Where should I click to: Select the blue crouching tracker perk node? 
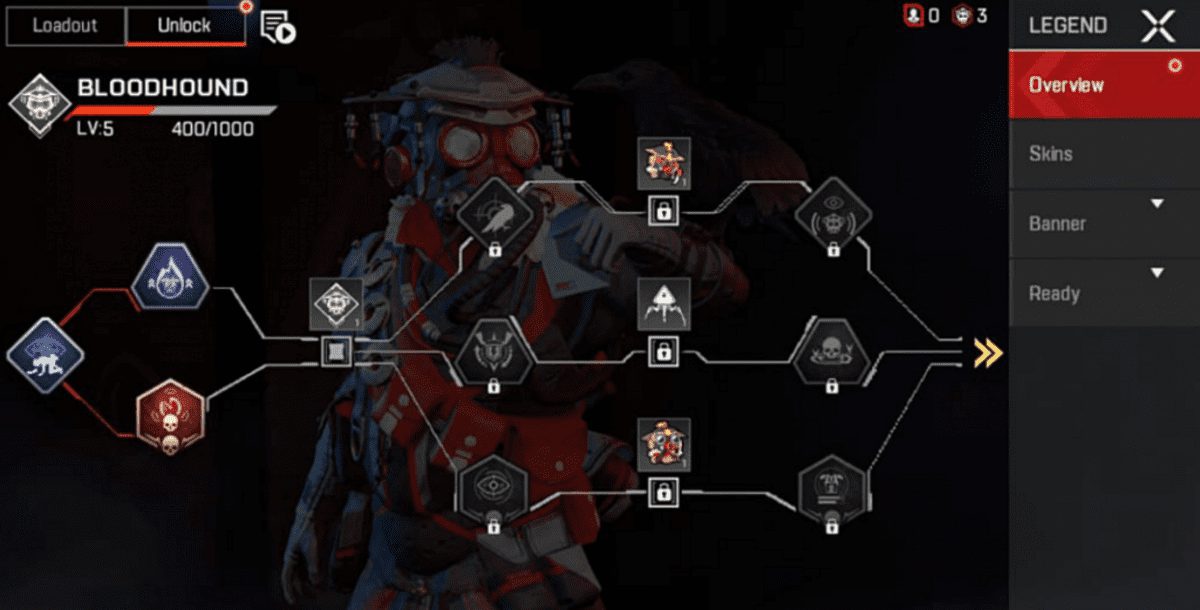43,355
